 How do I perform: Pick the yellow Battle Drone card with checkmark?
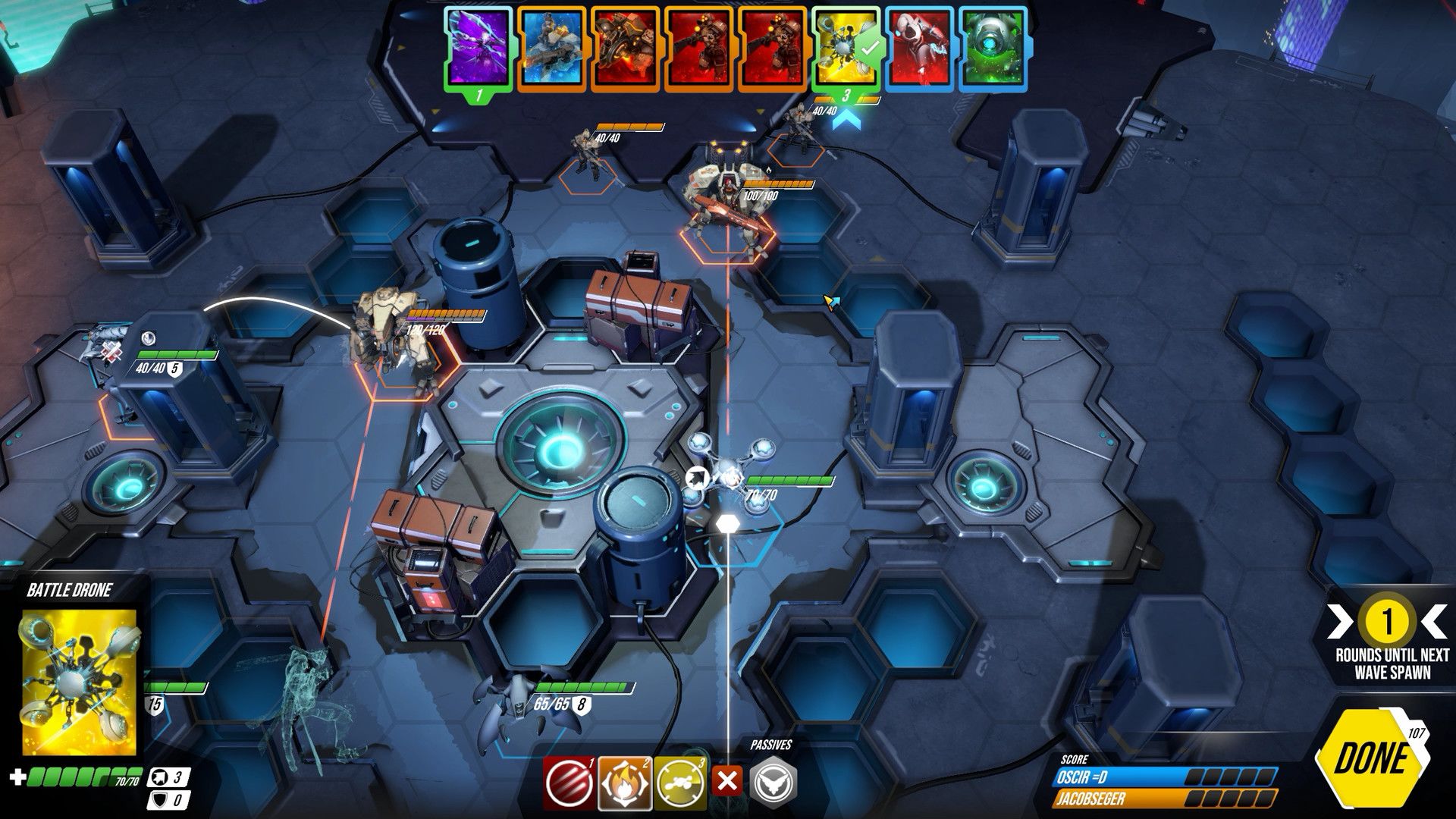pos(846,49)
